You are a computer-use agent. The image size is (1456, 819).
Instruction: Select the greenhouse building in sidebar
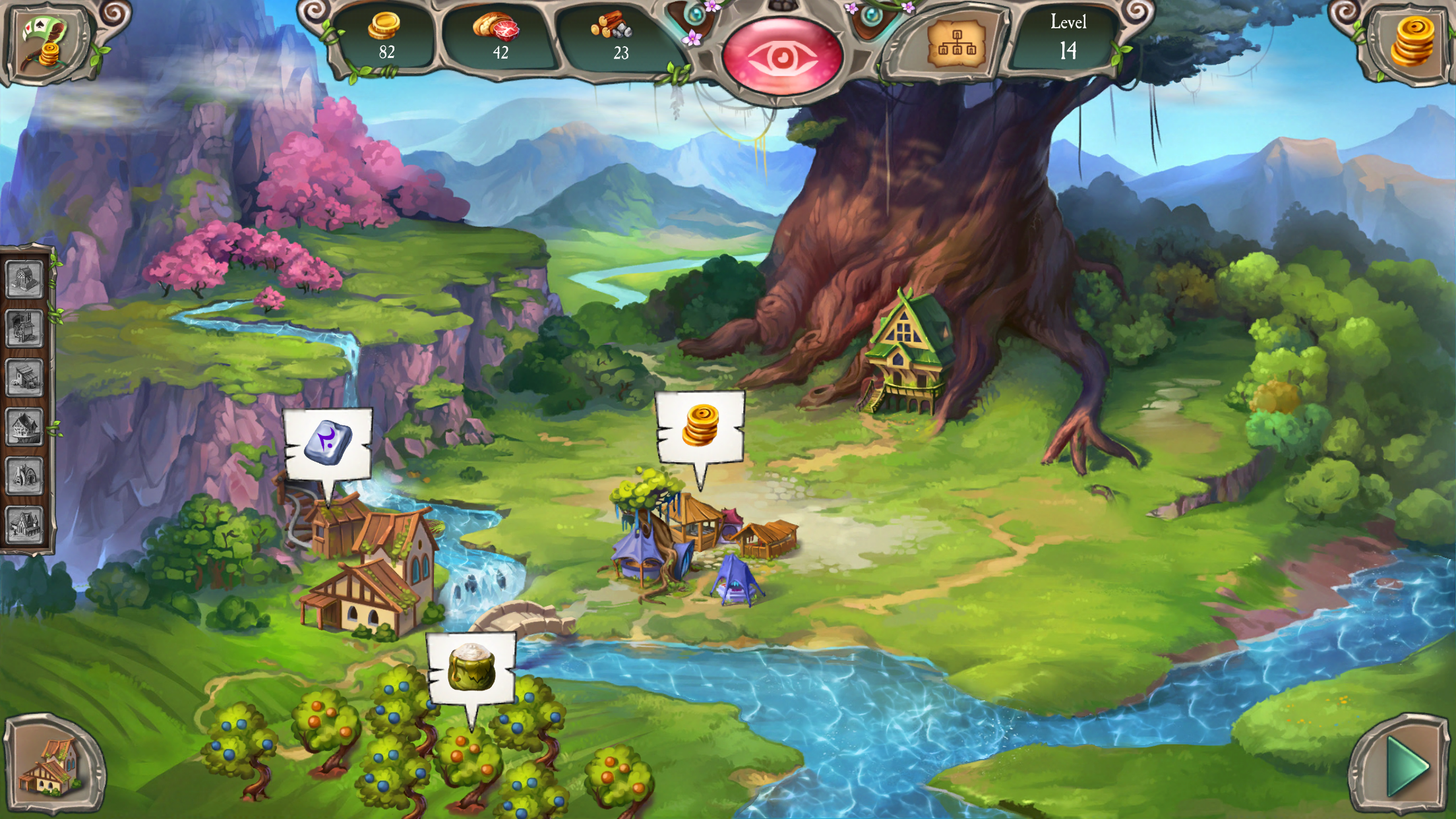tap(24, 280)
